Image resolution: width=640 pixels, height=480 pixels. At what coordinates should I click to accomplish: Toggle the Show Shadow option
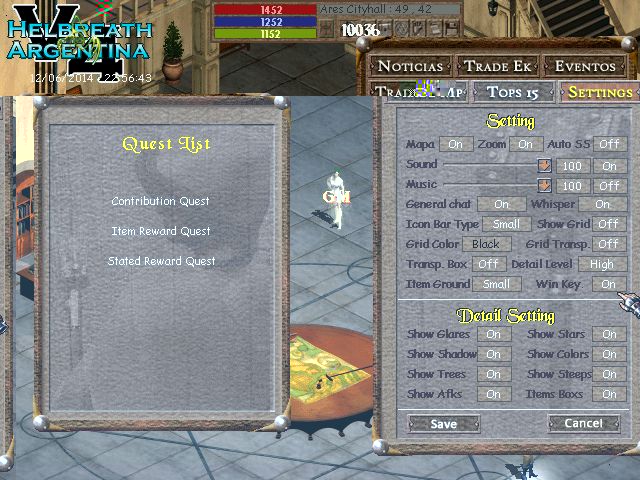tap(493, 354)
